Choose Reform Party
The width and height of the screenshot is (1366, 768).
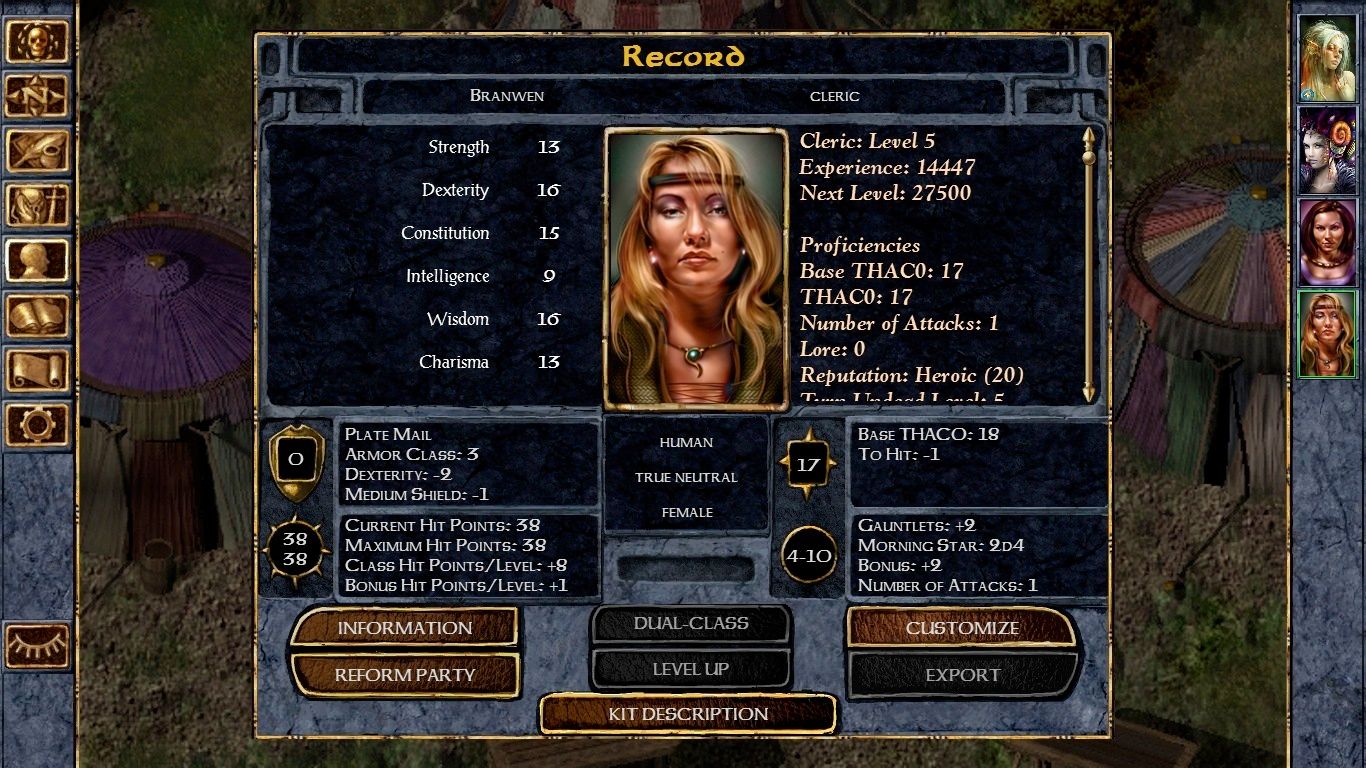pos(404,675)
